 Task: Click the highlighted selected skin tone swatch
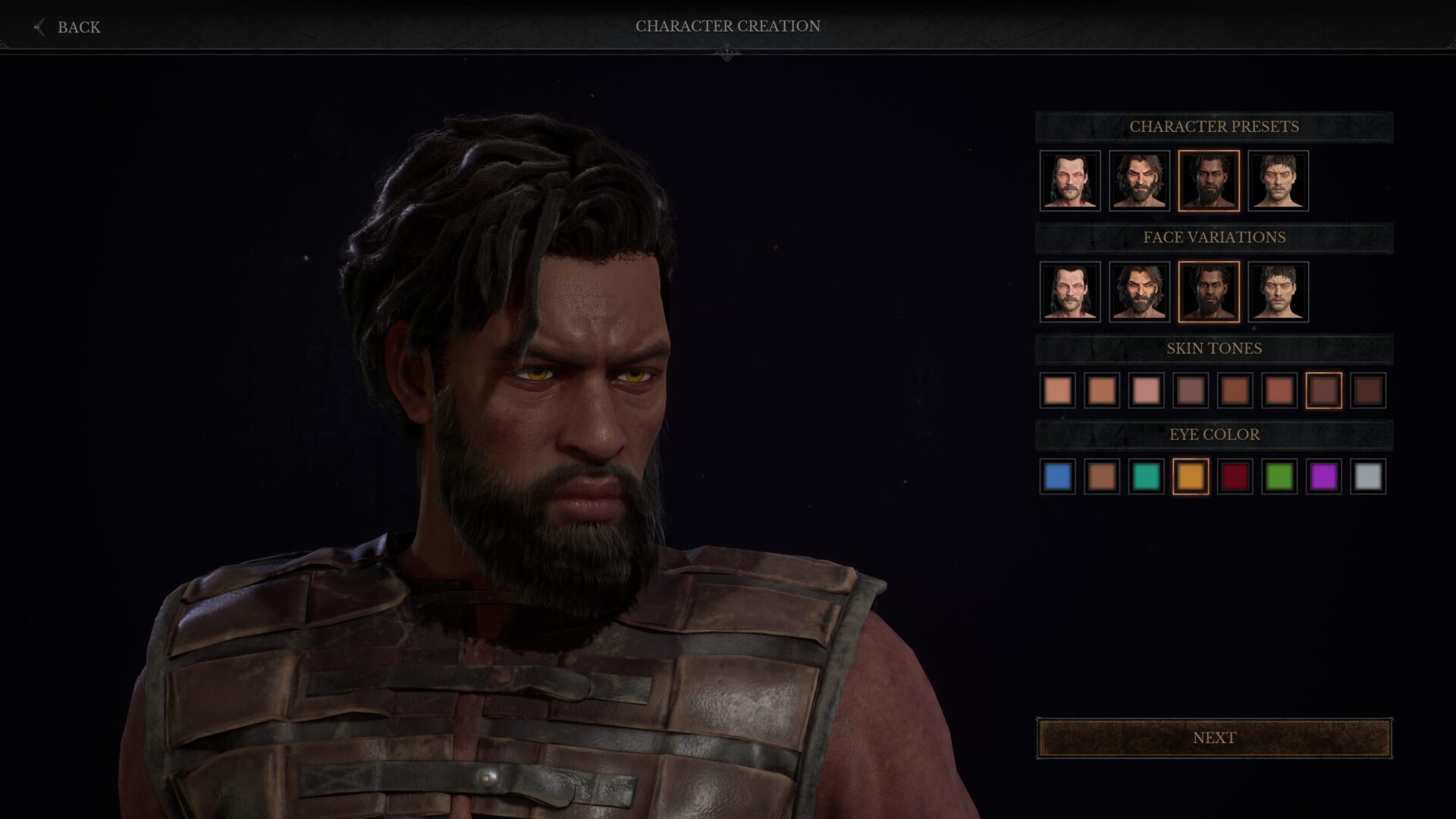point(1323,391)
